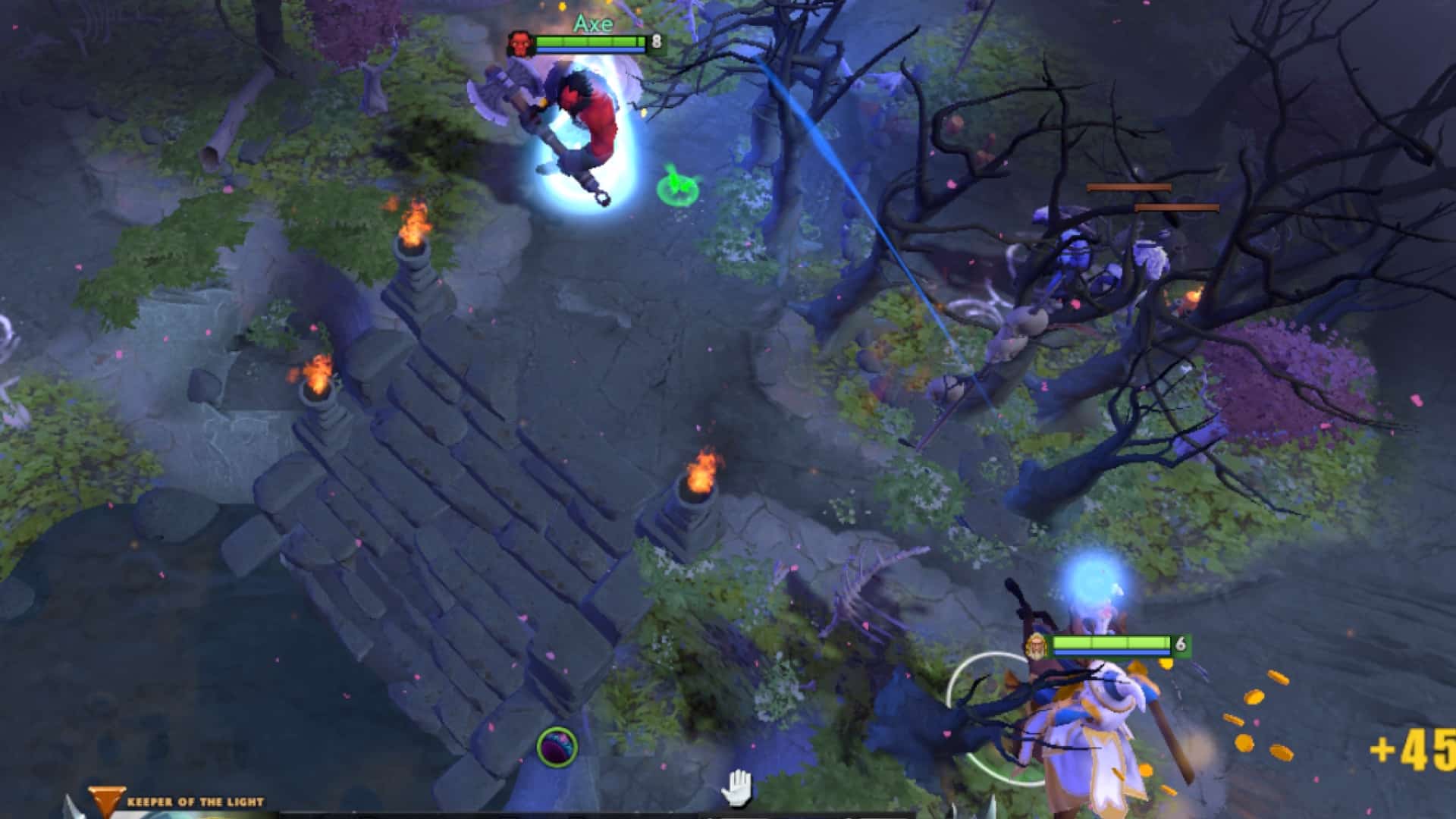The width and height of the screenshot is (1456, 819).
Task: Expand the Keeper of the Light notification banner
Action: tap(174, 800)
